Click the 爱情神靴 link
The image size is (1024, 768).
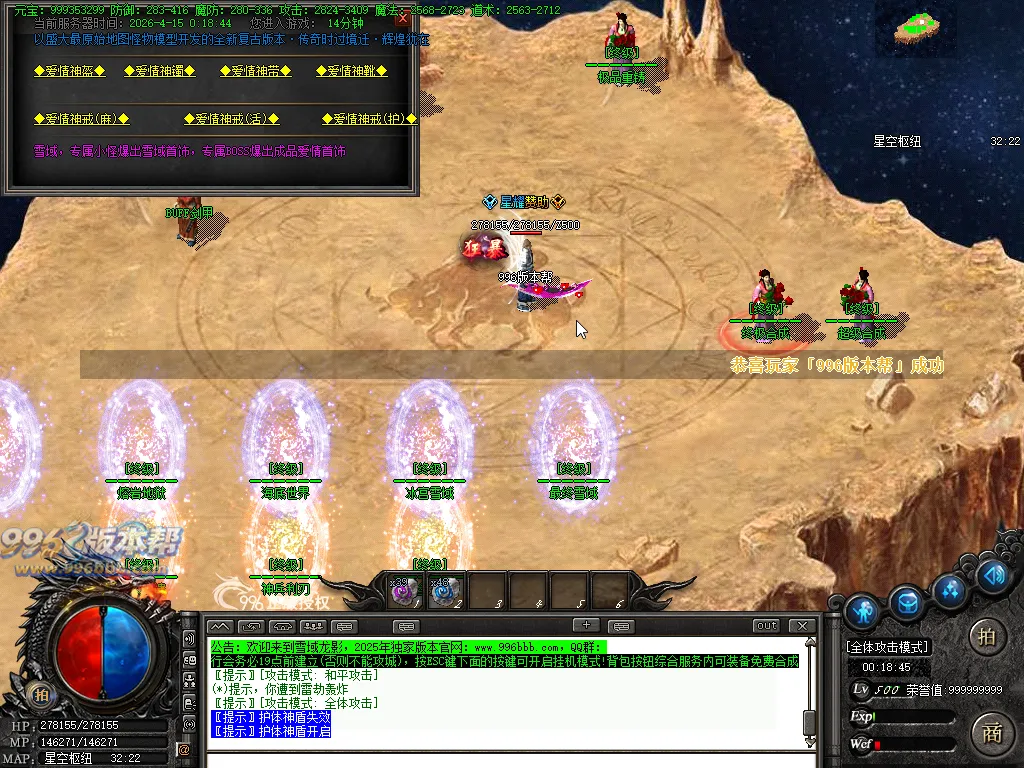351,71
